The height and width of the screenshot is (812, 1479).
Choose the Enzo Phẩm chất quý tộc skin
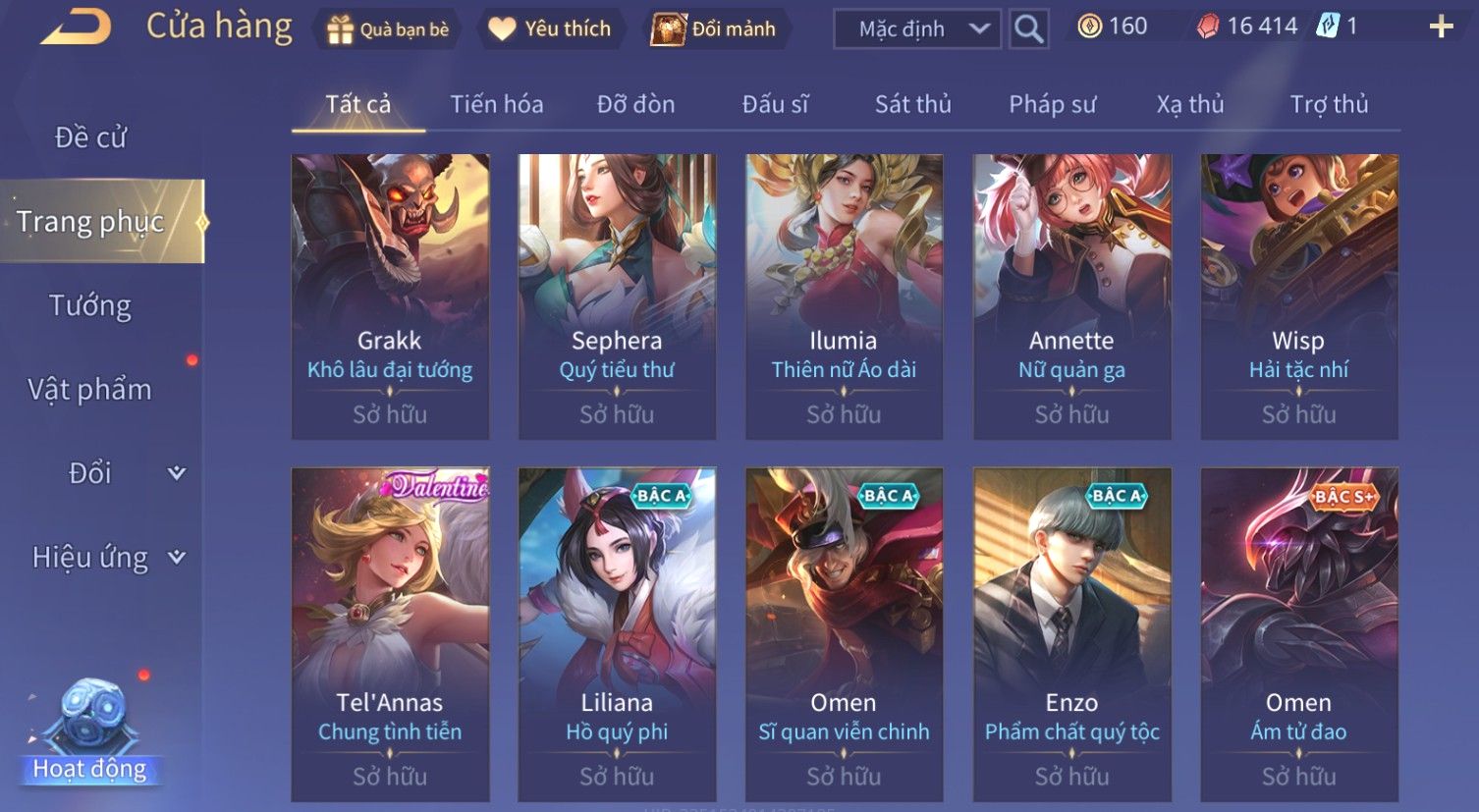[x=1071, y=633]
